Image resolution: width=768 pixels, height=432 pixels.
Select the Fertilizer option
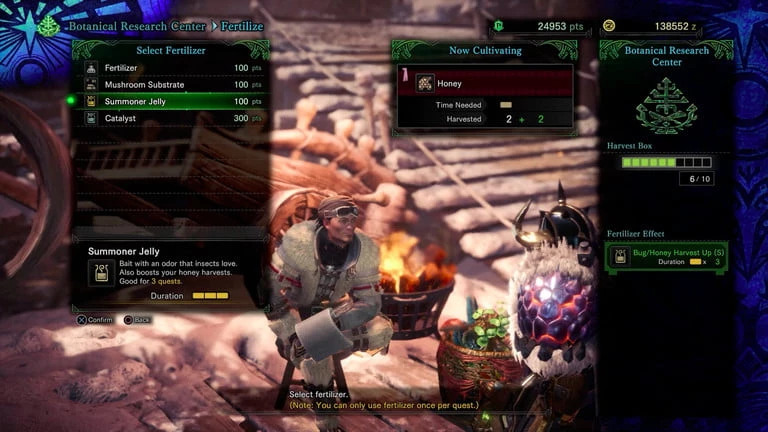pyautogui.click(x=170, y=68)
